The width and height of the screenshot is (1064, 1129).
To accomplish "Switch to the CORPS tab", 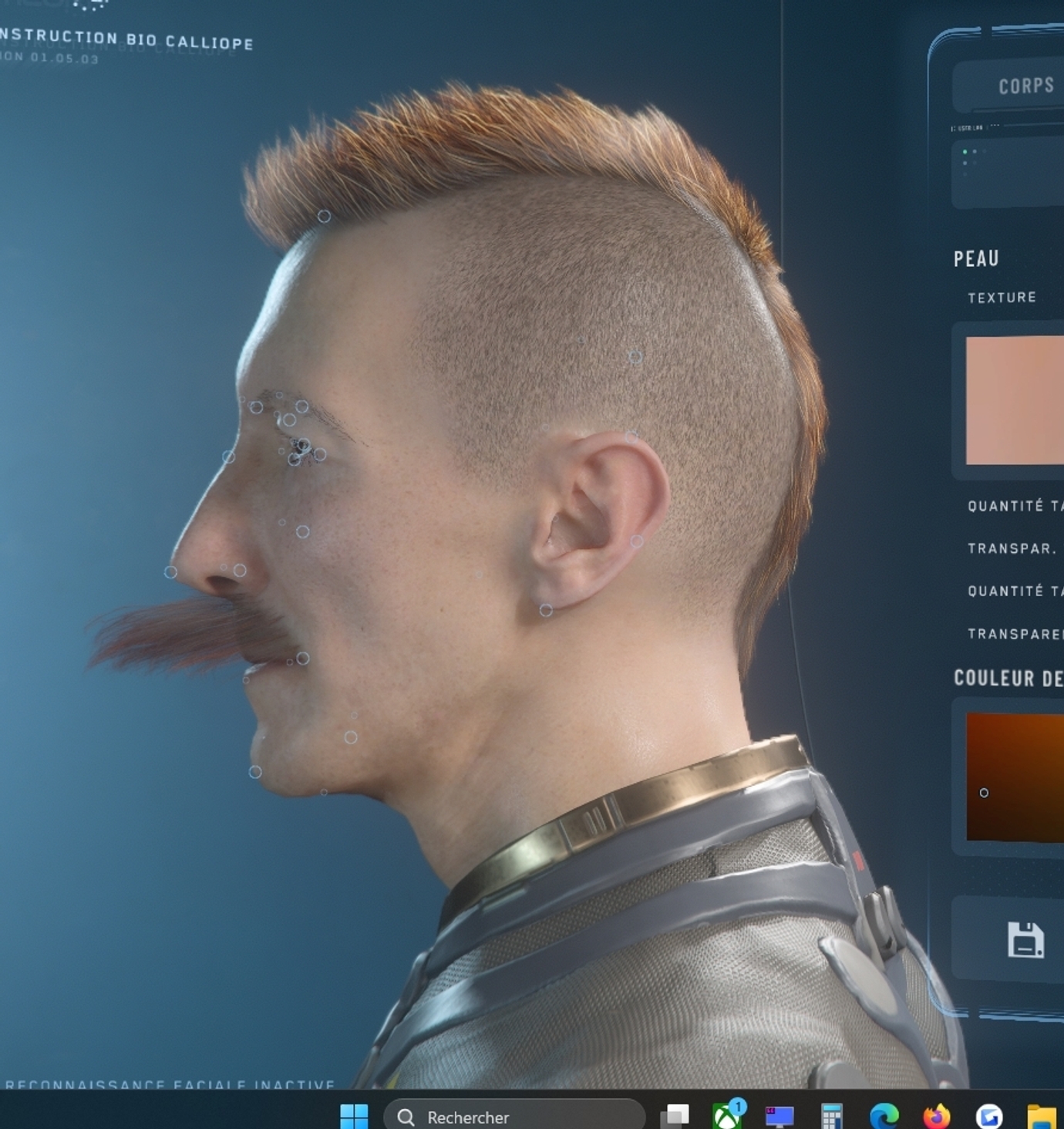I will click(x=1025, y=85).
